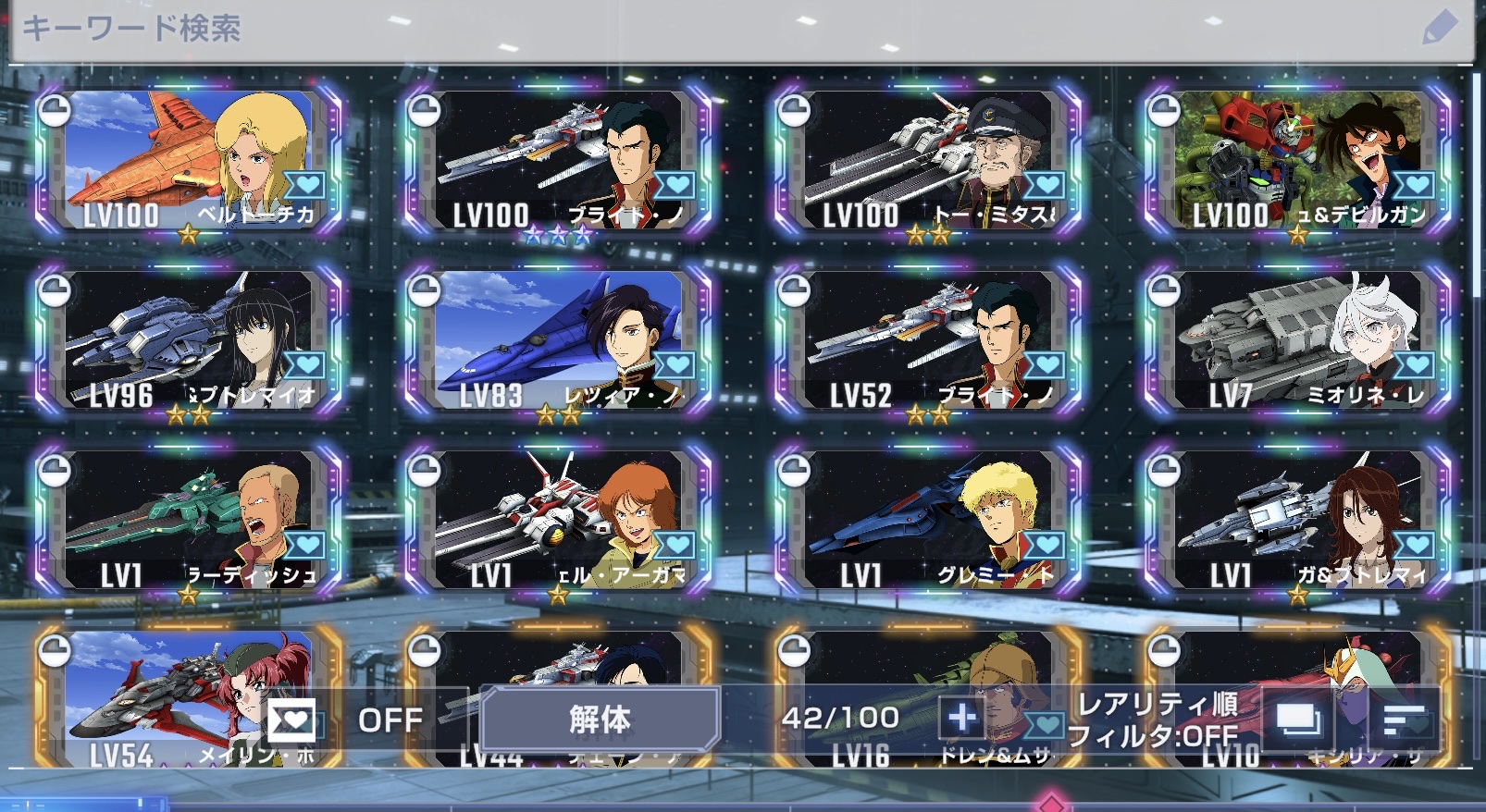
Task: Select the LV96 プトレマイオス card
Action: 189,341
